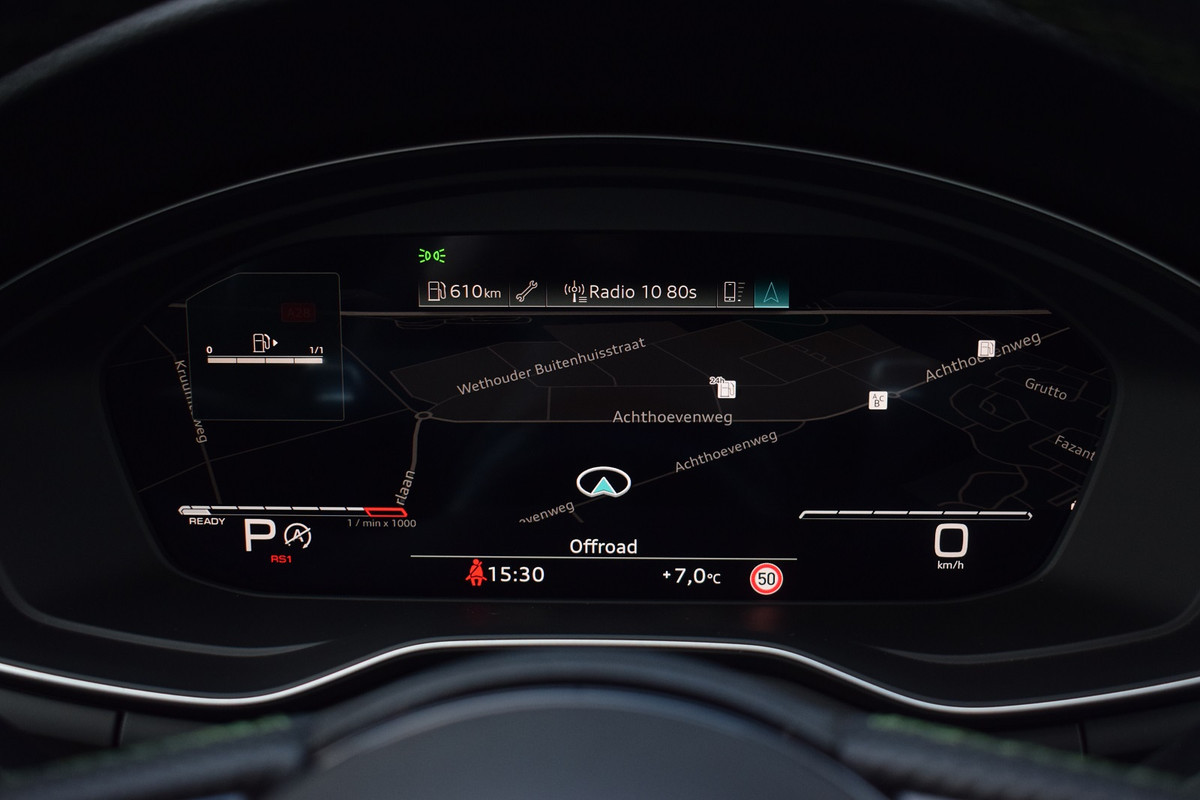The height and width of the screenshot is (800, 1200).
Task: Open the fuel gauge info panel
Action: pyautogui.click(x=265, y=346)
